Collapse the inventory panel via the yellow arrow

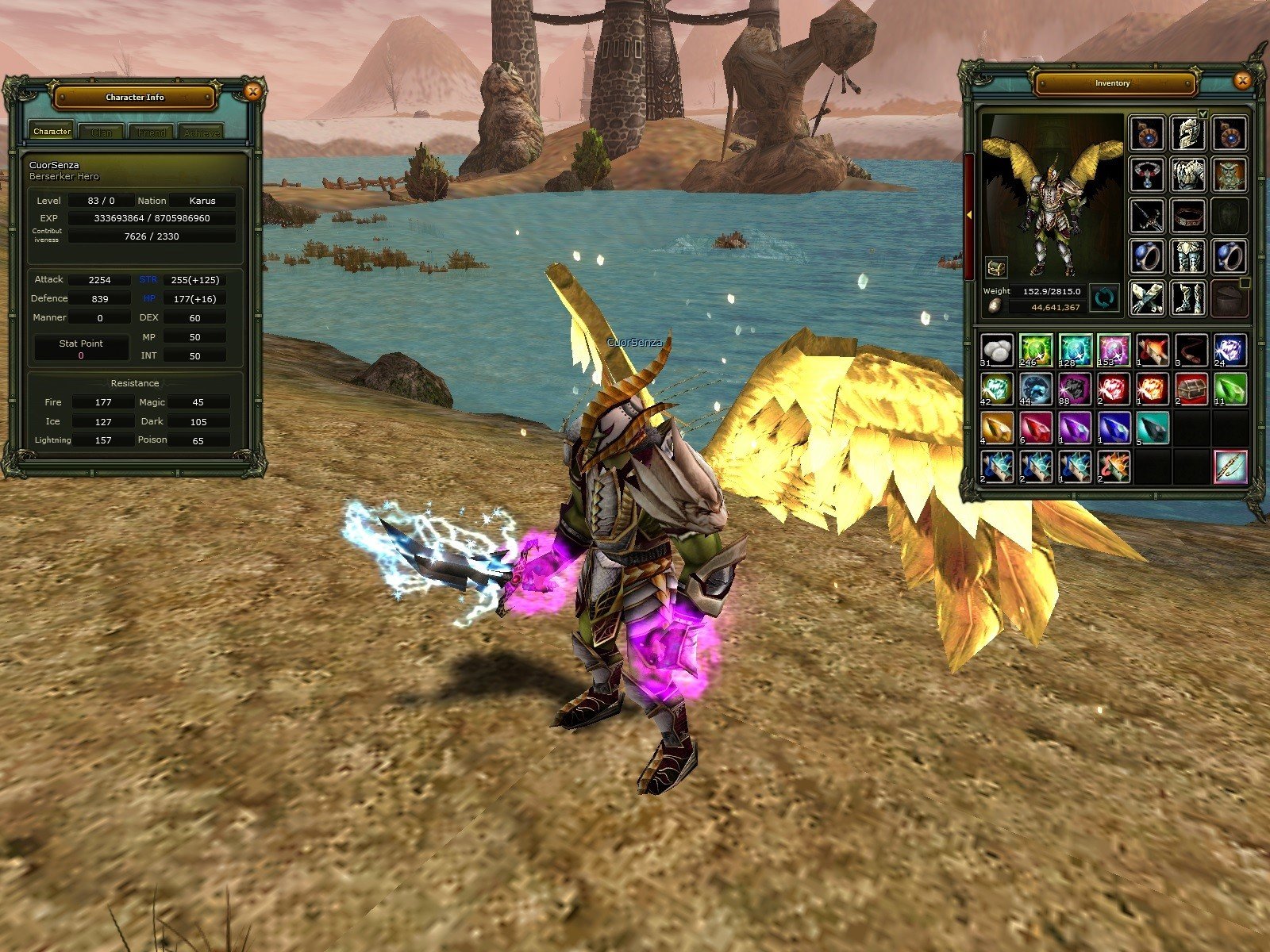970,214
